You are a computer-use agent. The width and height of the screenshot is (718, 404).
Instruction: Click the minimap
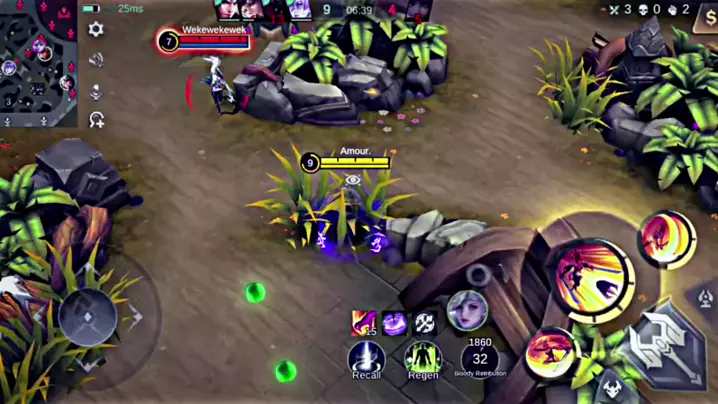[x=38, y=62]
